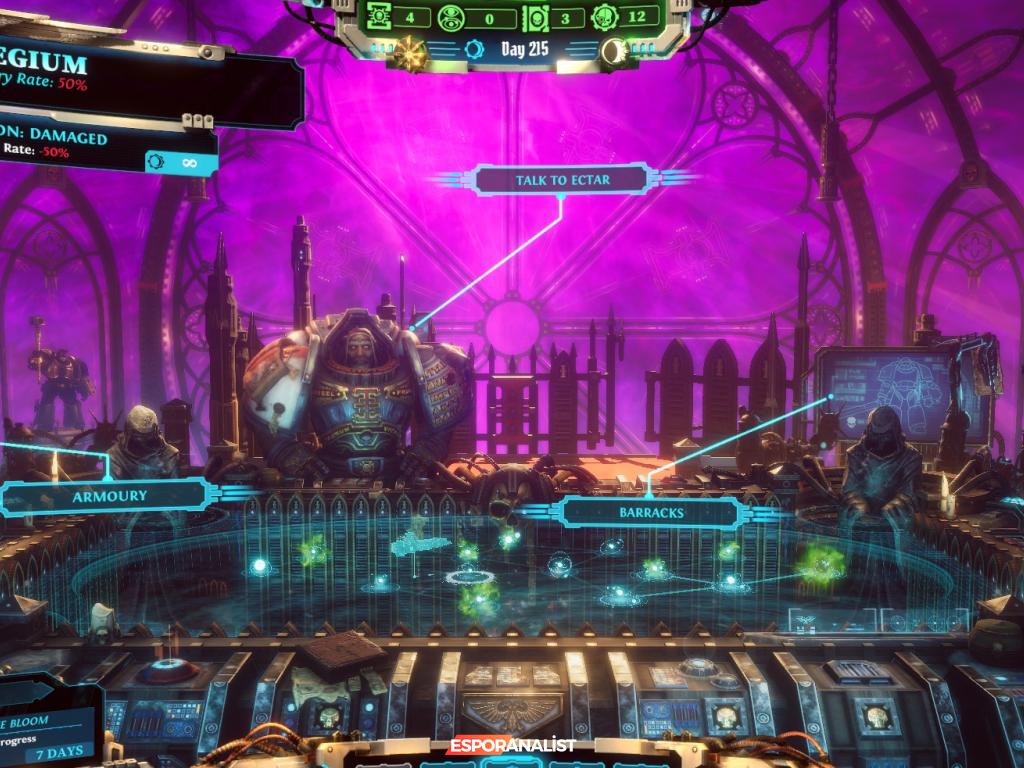Click the crescent moon emblem

[x=616, y=49]
